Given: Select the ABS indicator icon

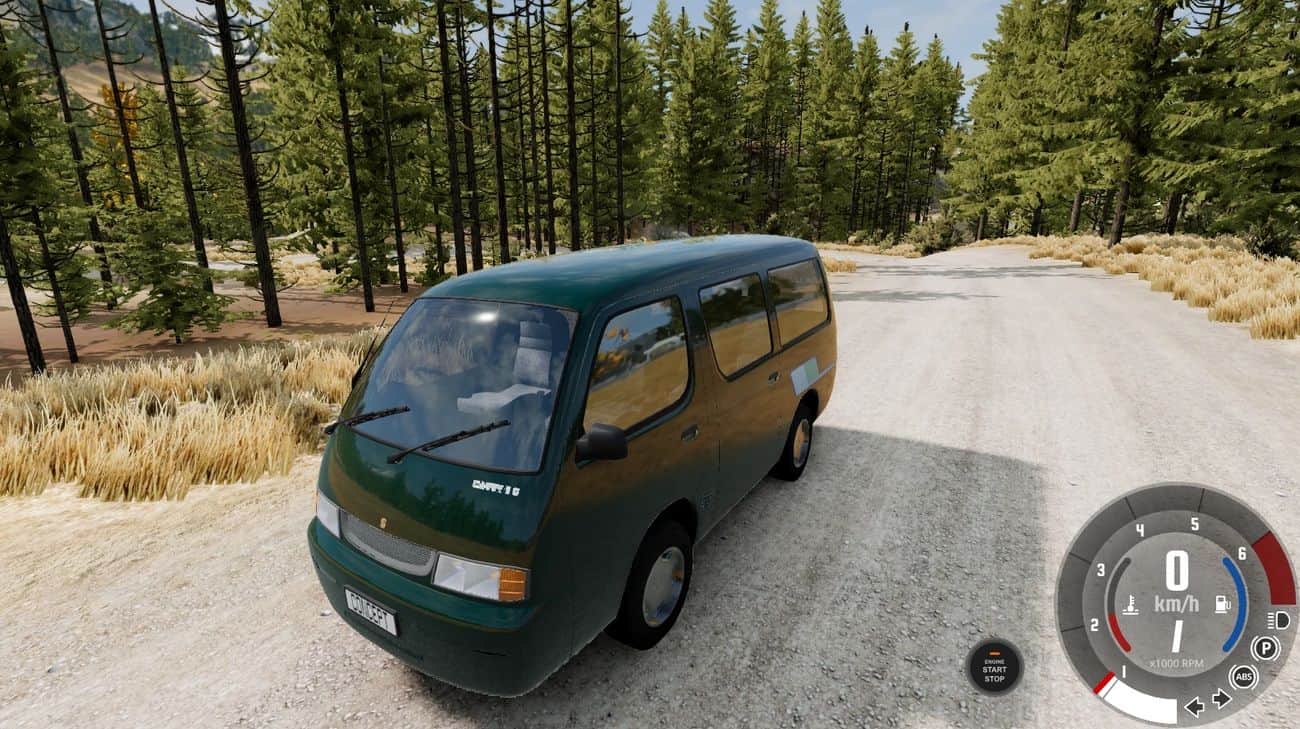Looking at the screenshot, I should (1243, 677).
